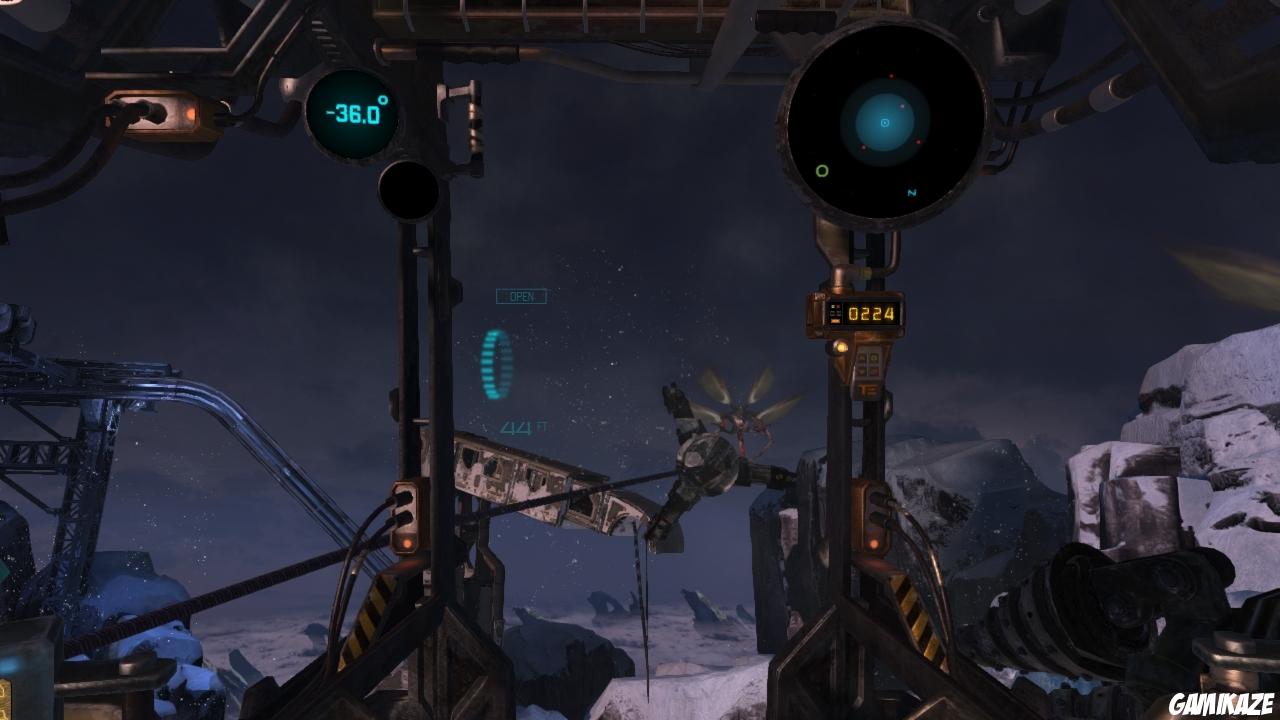The image size is (1280, 720).
Task: Click the glowing amber indicator lamp
Action: (x=841, y=347)
